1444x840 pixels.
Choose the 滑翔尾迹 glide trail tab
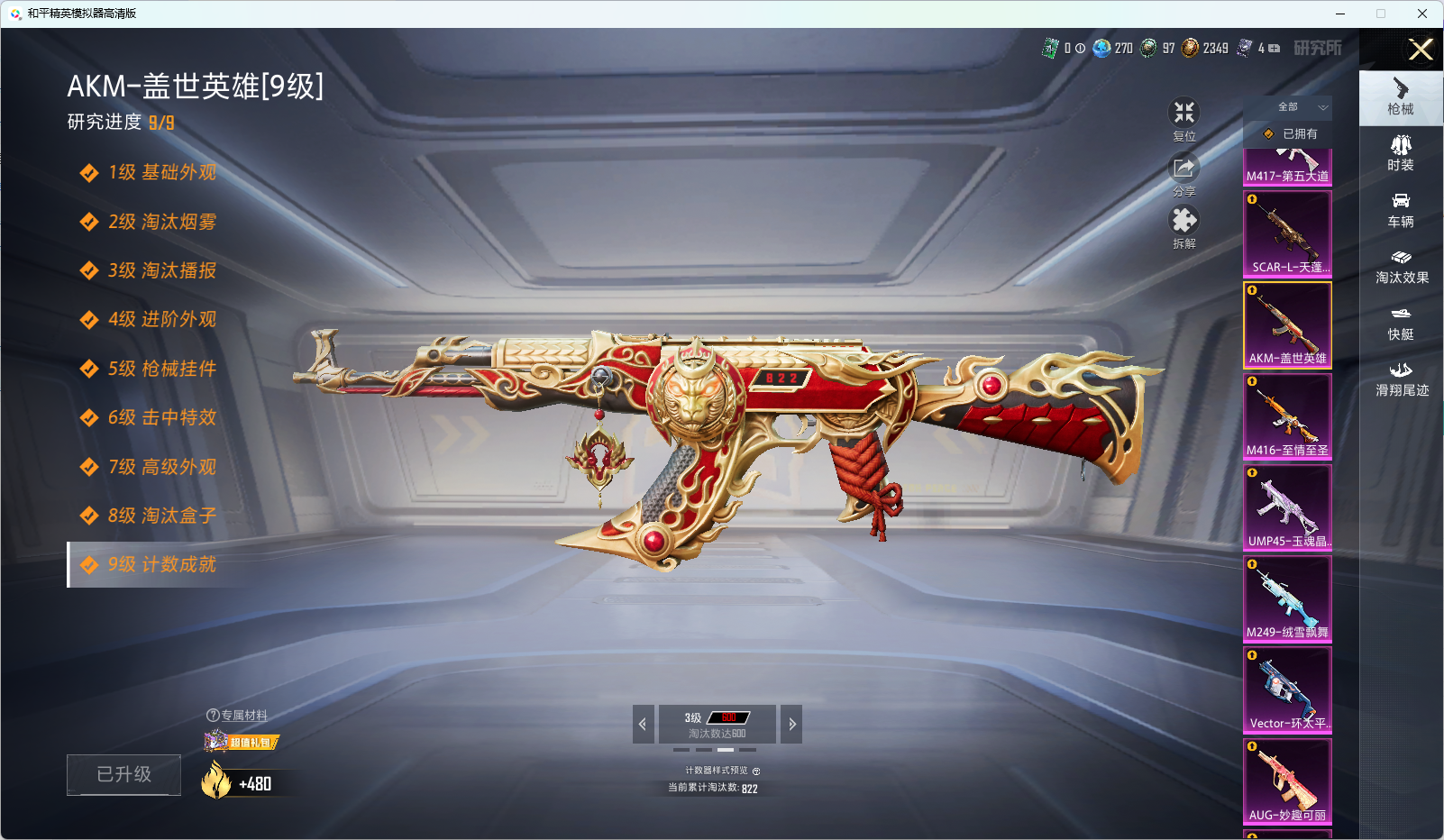tap(1401, 379)
